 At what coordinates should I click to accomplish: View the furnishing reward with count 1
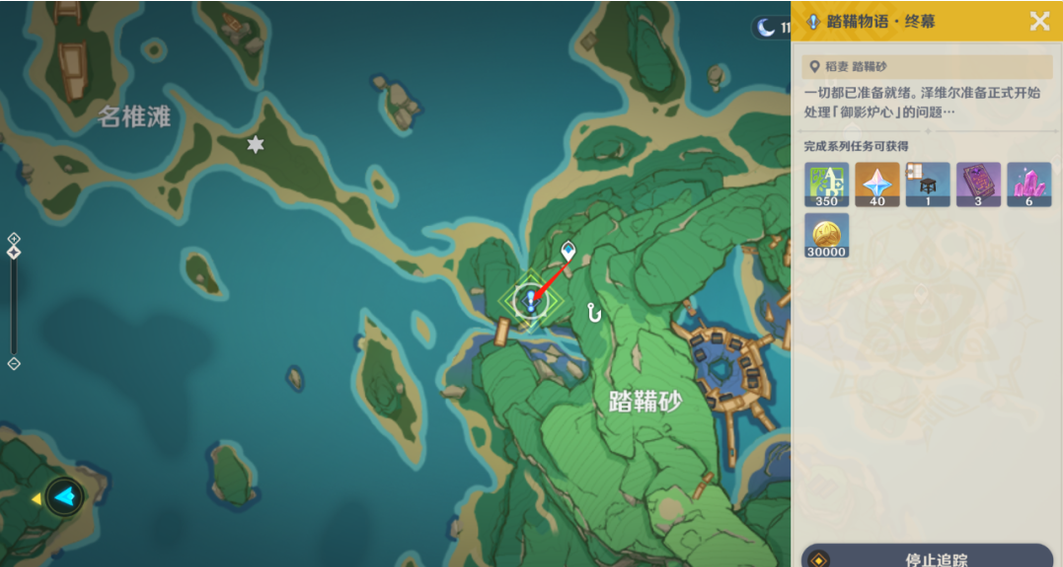927,185
